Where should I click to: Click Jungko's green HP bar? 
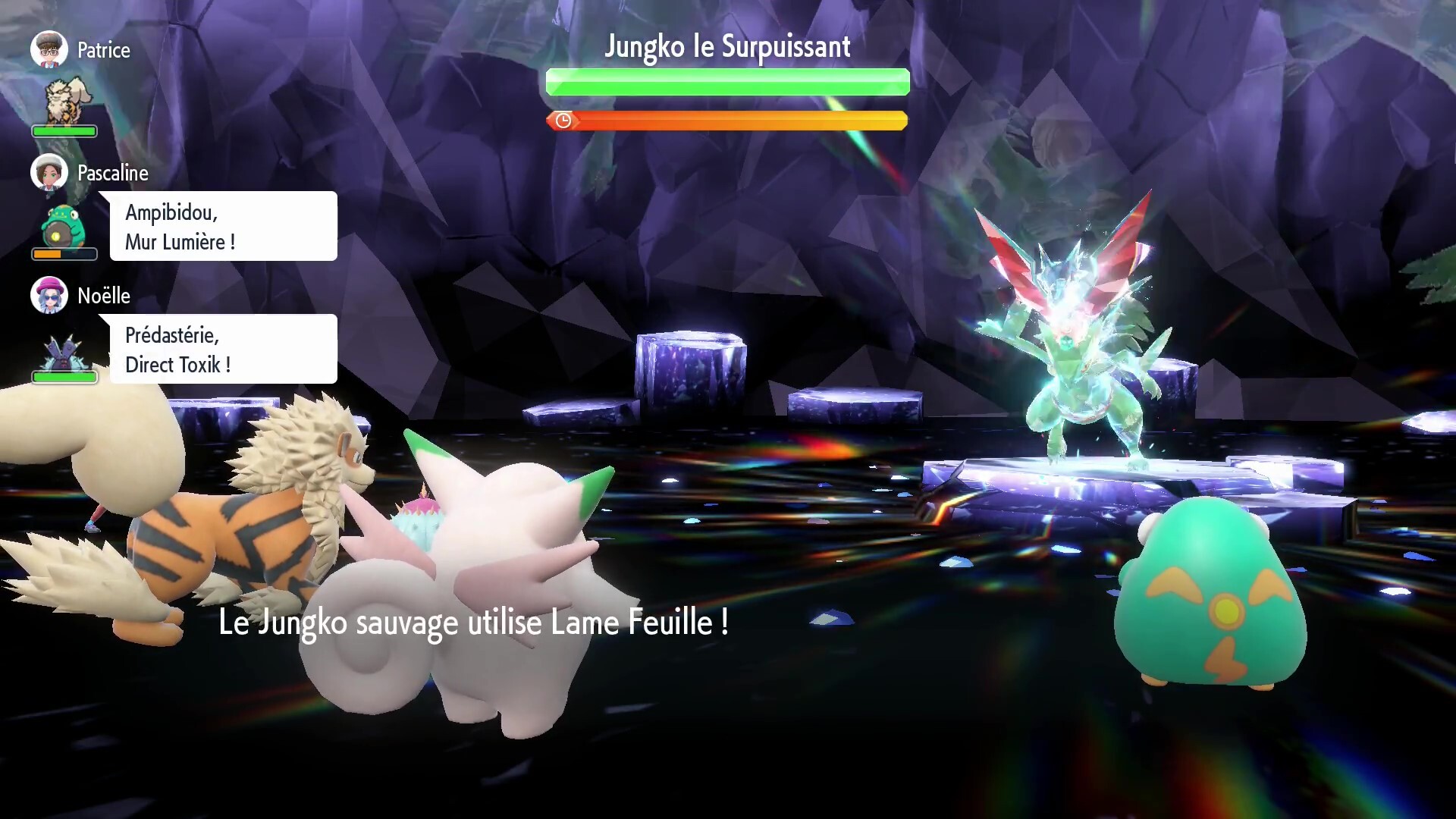(x=726, y=82)
